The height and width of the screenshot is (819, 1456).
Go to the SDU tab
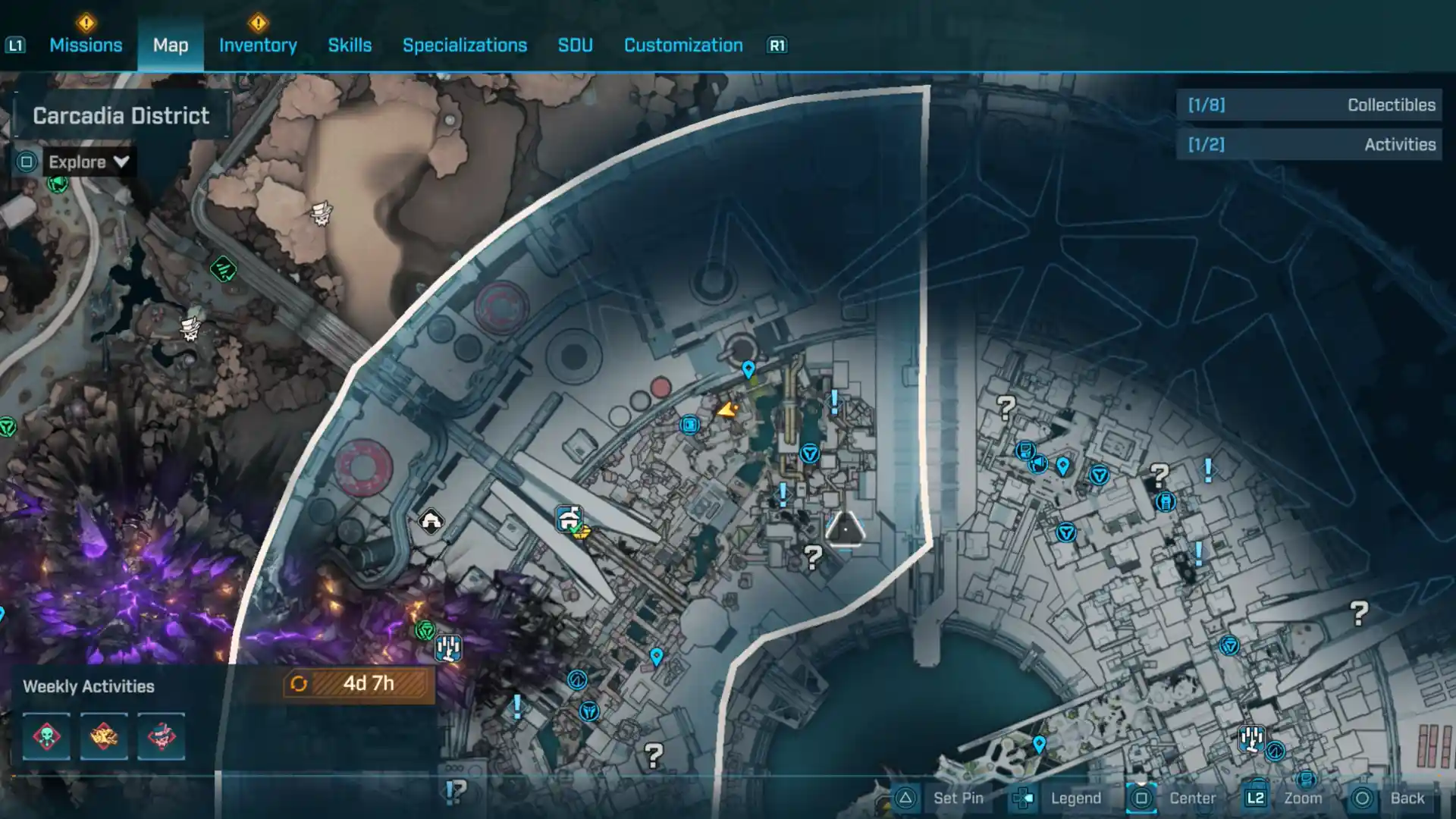coord(575,45)
